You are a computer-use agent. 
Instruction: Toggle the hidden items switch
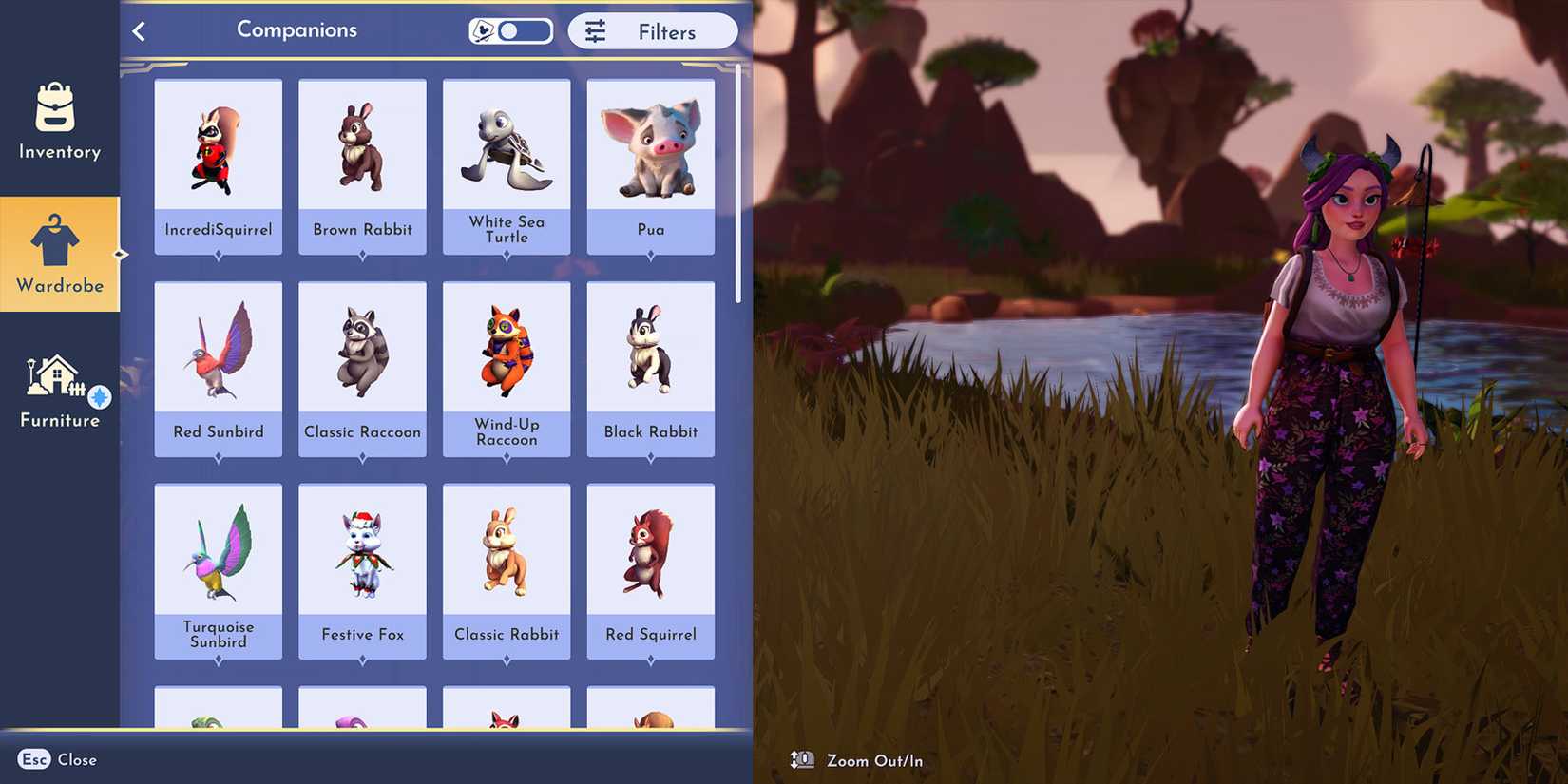(510, 29)
